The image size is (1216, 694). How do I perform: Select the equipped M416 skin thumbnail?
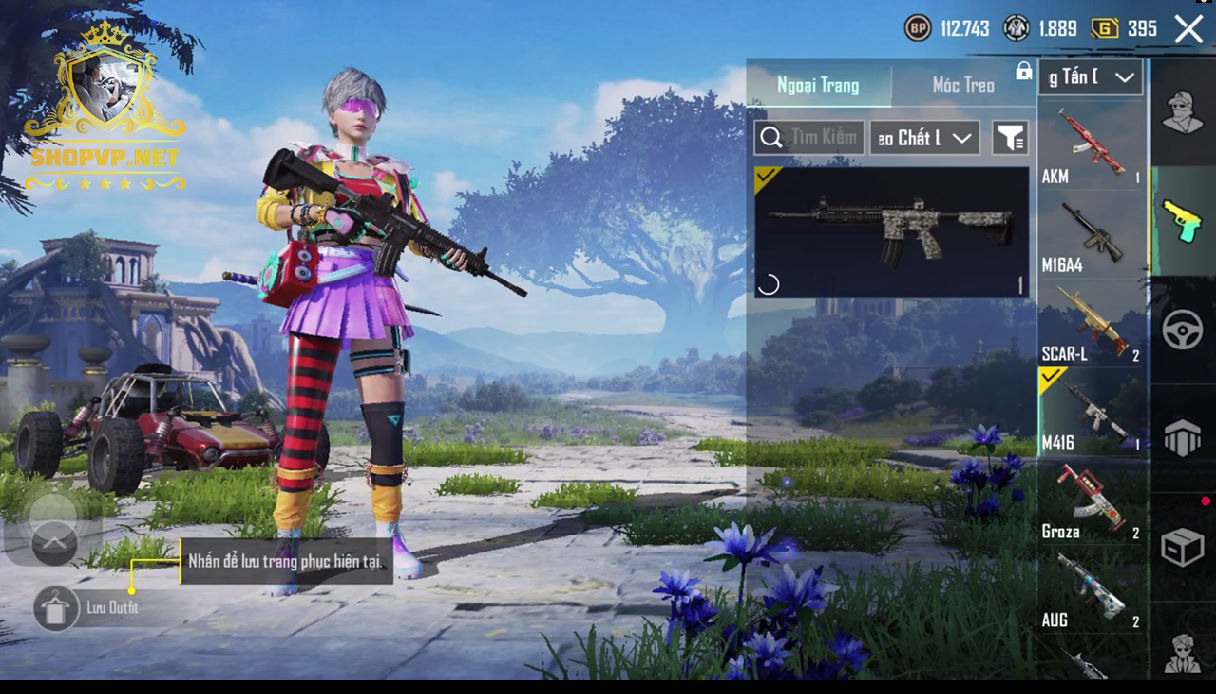click(891, 232)
